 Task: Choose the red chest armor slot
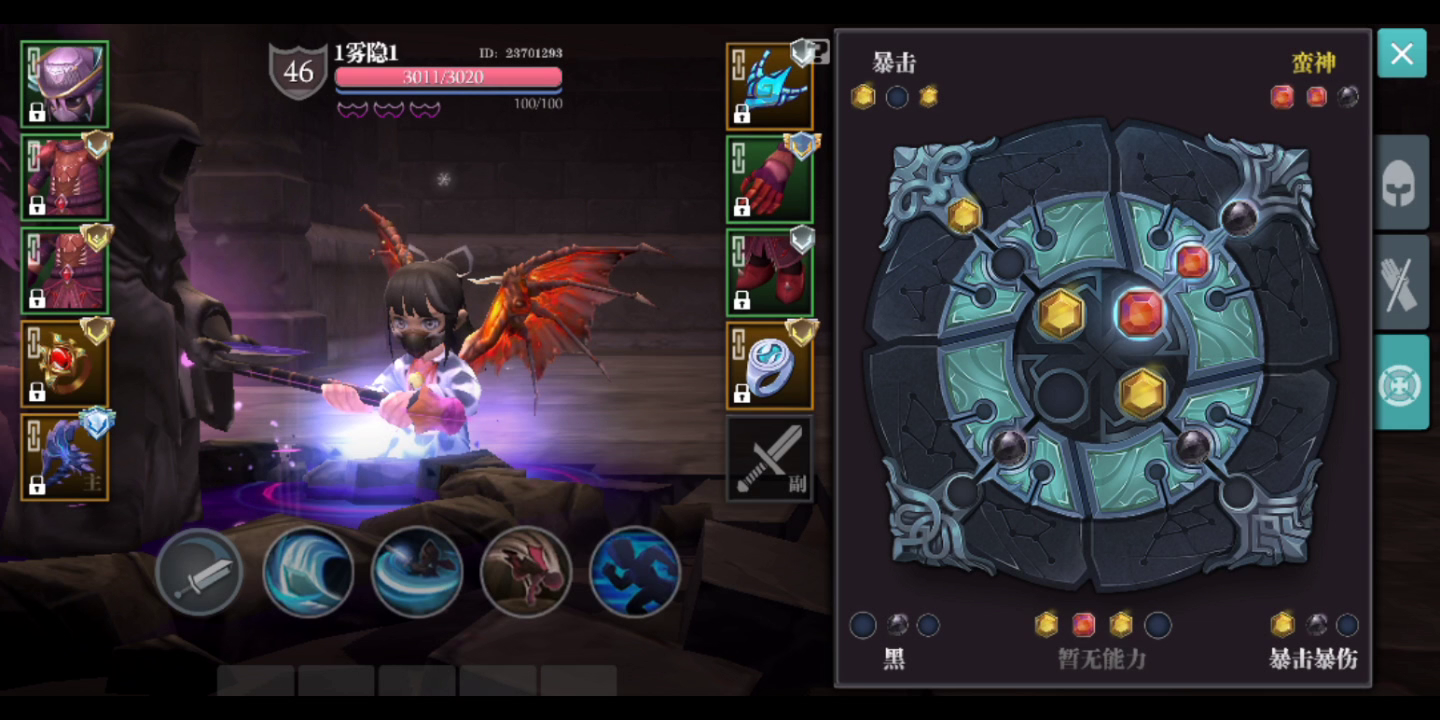65,177
